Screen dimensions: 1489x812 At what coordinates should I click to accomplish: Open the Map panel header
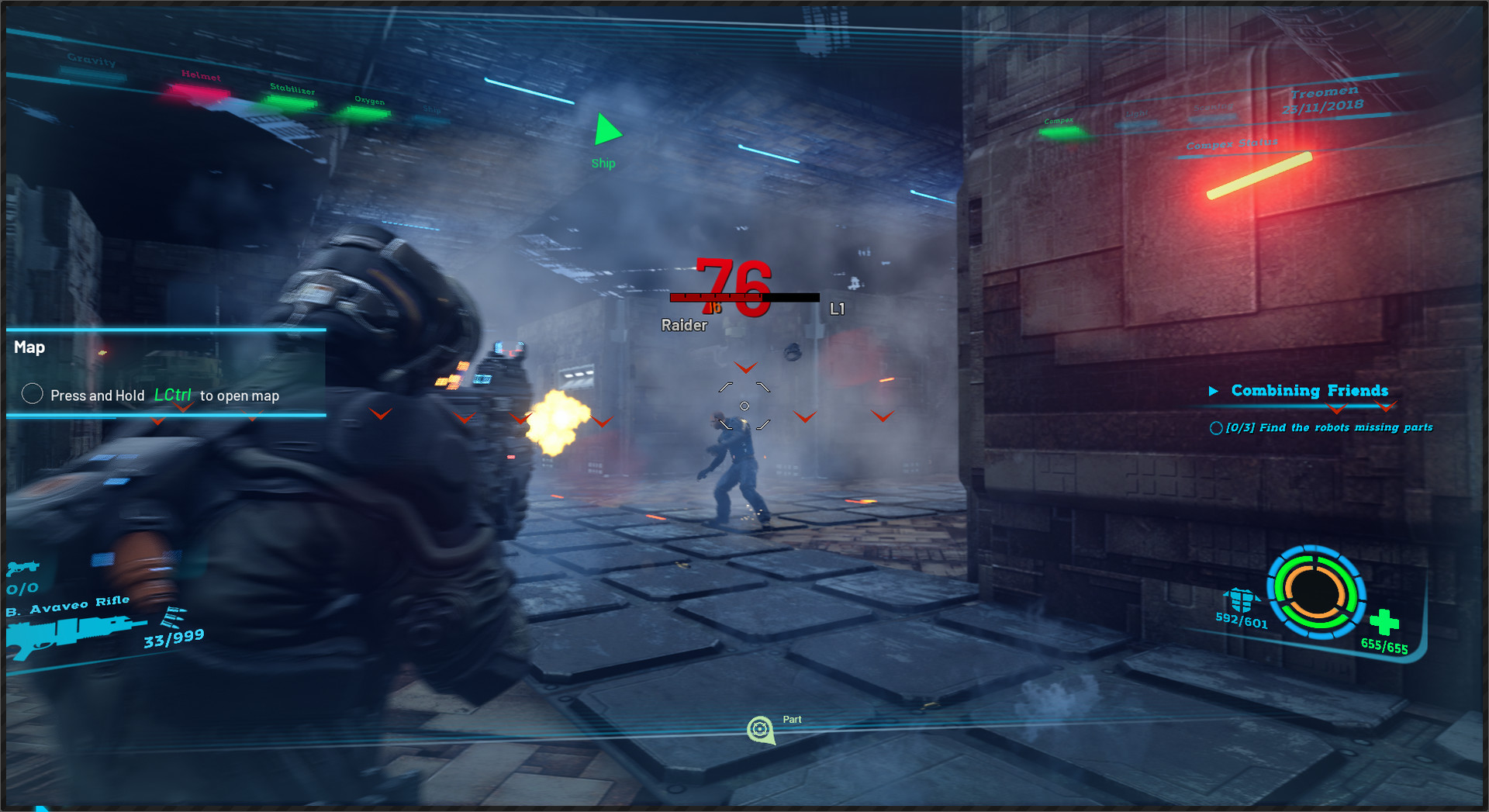point(29,347)
